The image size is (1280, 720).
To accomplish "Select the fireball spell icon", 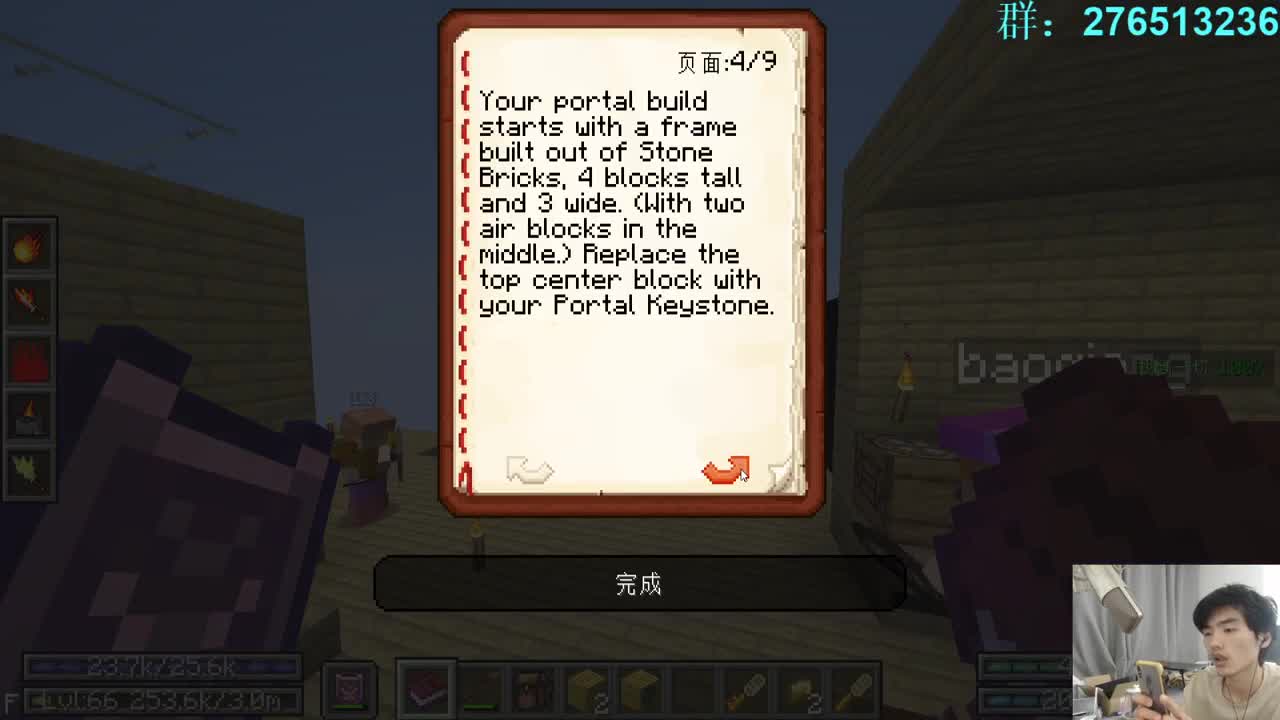I will tap(28, 246).
